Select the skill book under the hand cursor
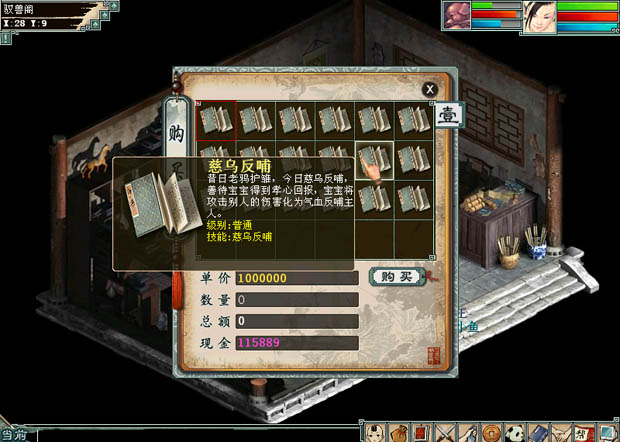The image size is (620, 442). pyautogui.click(x=374, y=158)
